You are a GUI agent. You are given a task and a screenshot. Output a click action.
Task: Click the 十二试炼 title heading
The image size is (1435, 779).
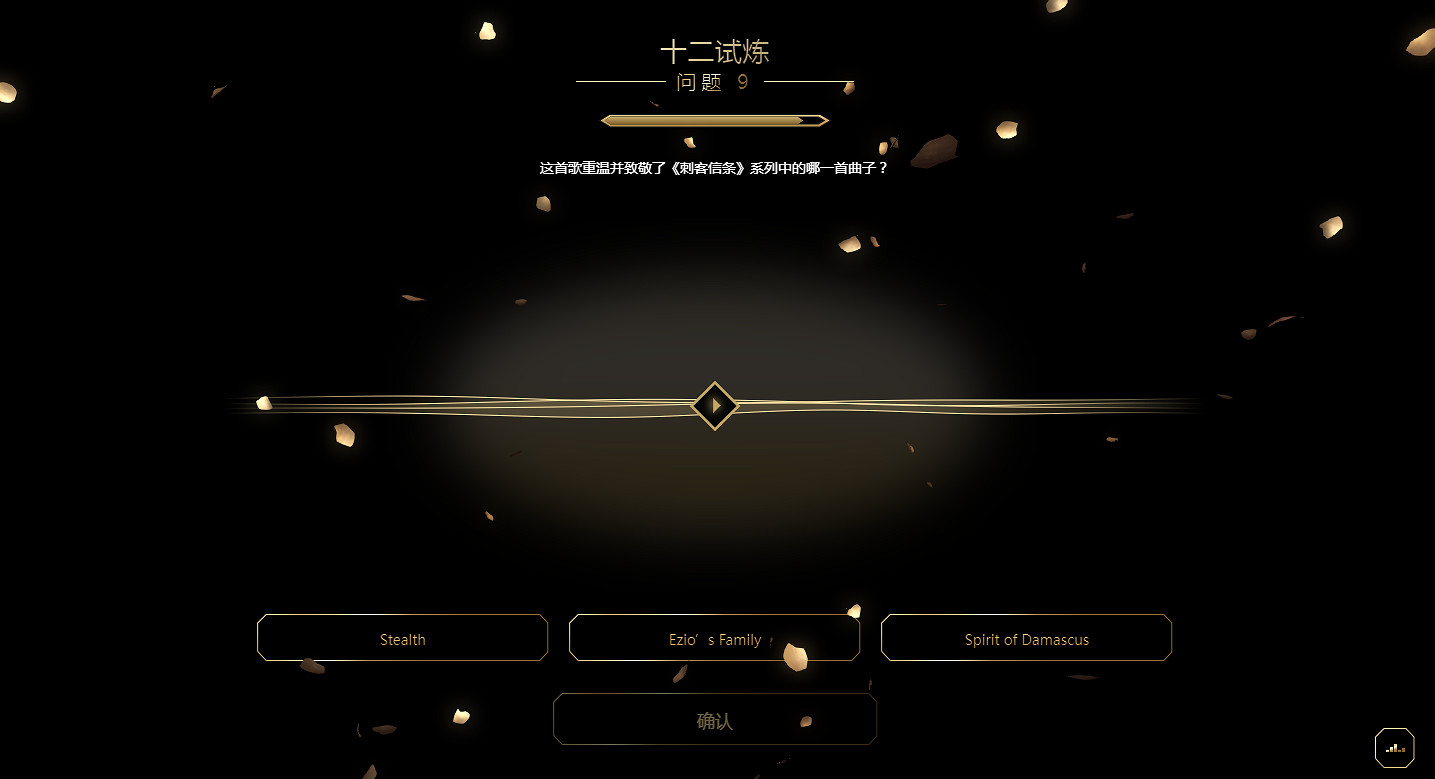715,51
